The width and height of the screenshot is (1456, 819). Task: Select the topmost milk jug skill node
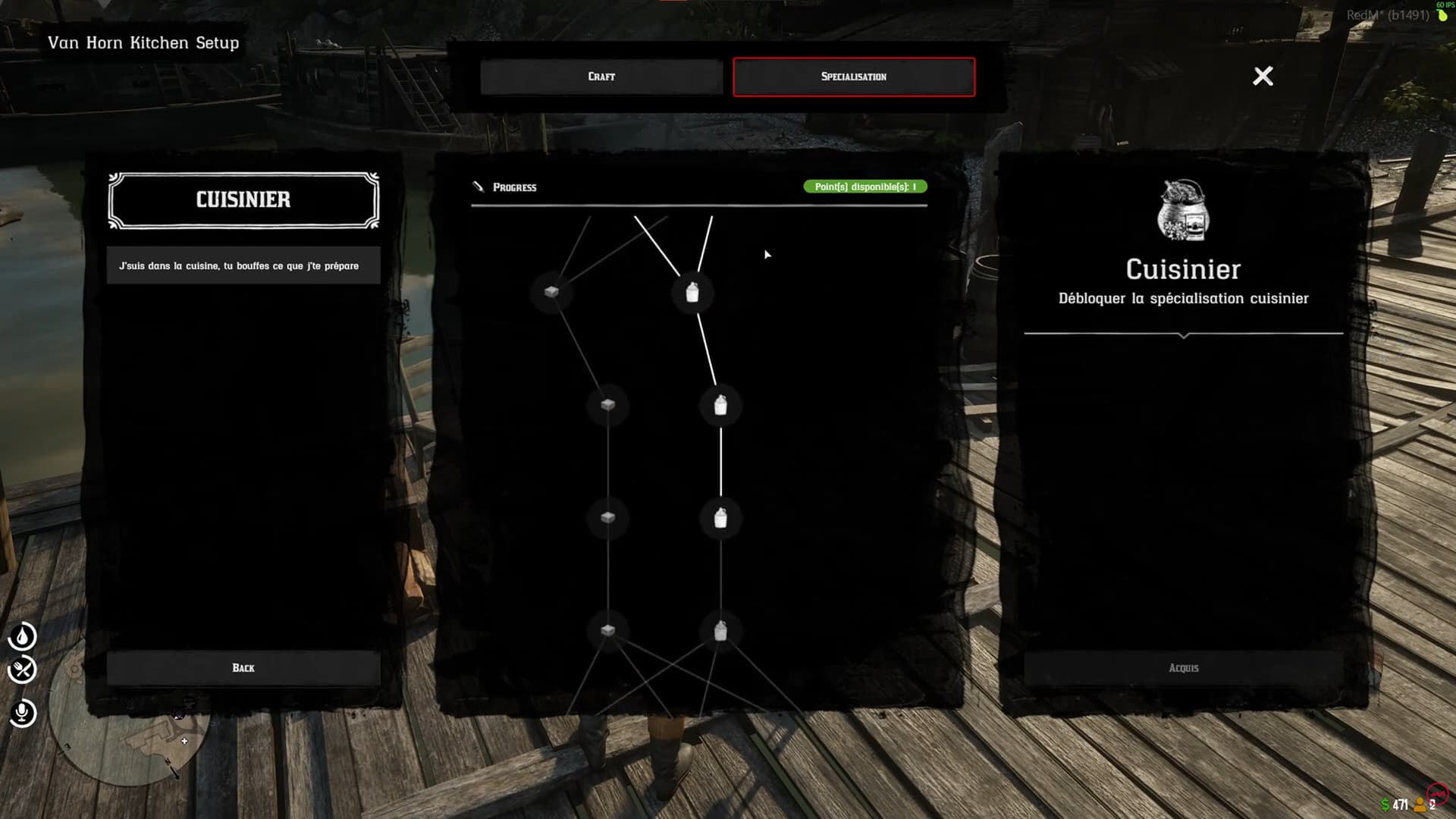click(x=691, y=293)
